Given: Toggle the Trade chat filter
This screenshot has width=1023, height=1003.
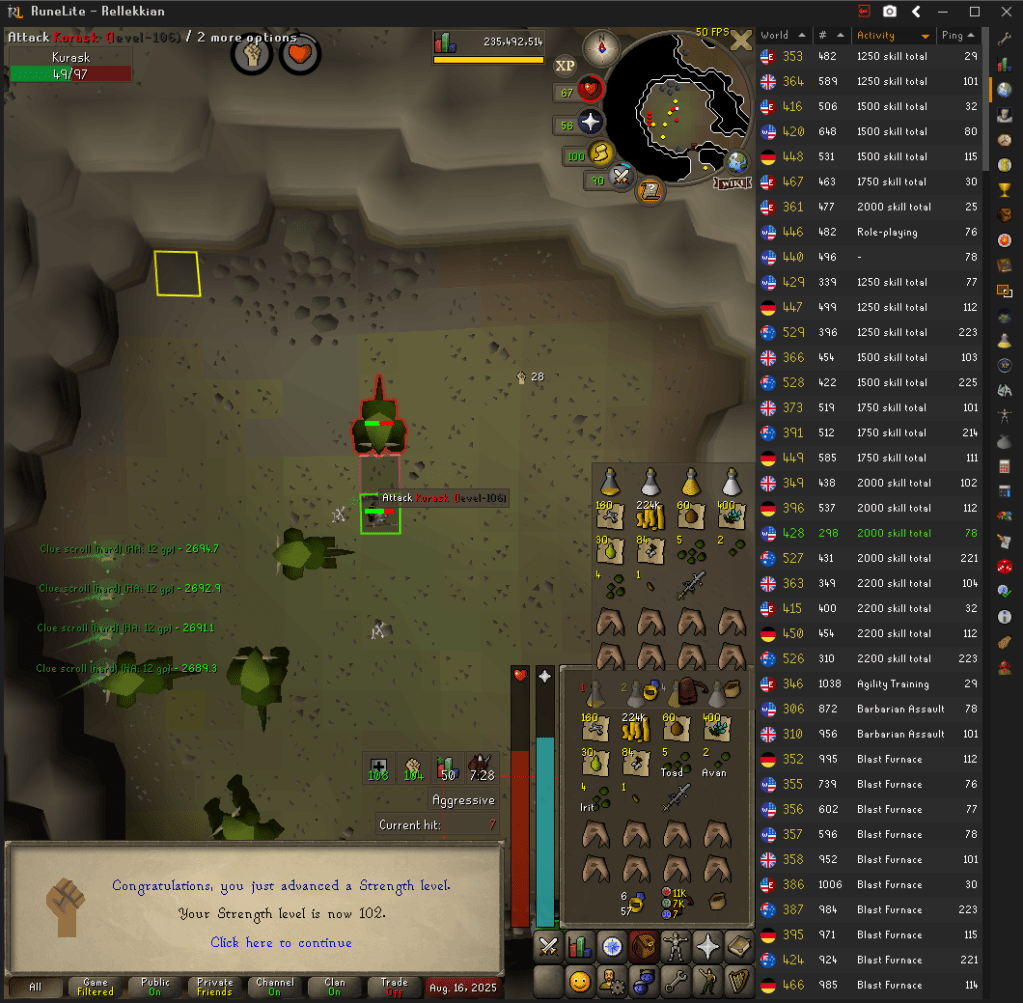Looking at the screenshot, I should coord(394,987).
